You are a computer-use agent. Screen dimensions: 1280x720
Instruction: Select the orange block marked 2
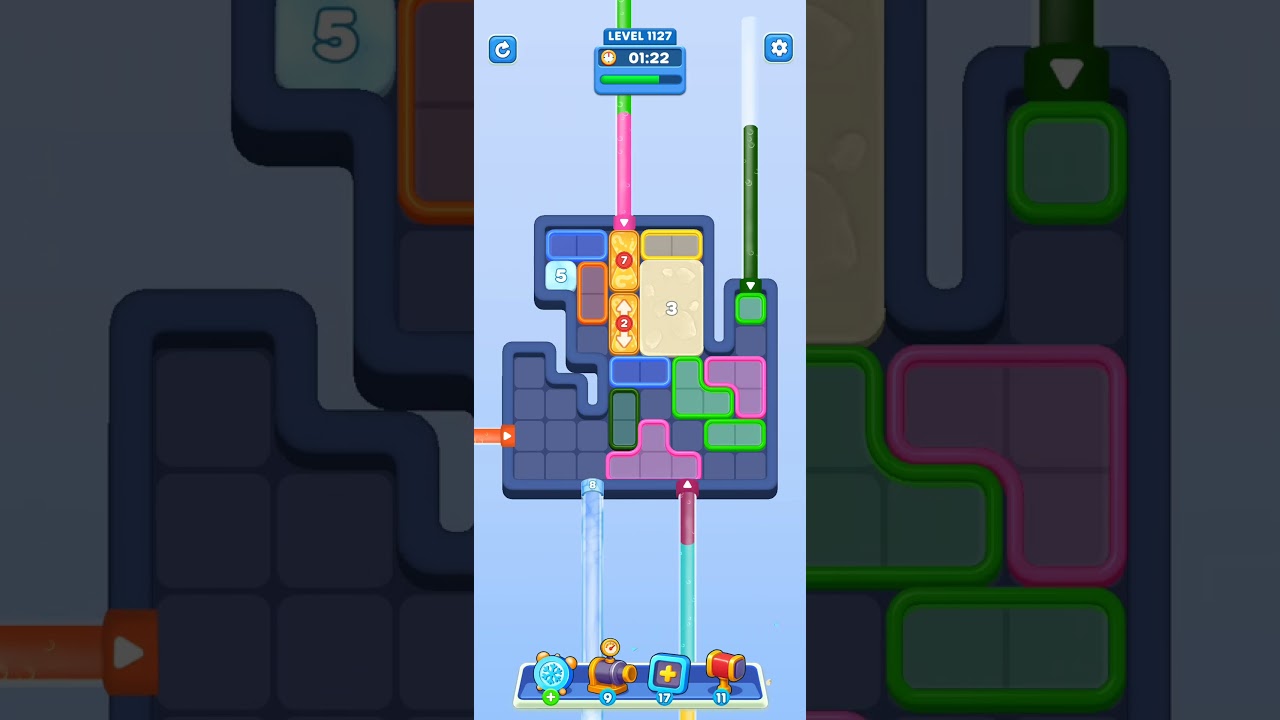[624, 322]
